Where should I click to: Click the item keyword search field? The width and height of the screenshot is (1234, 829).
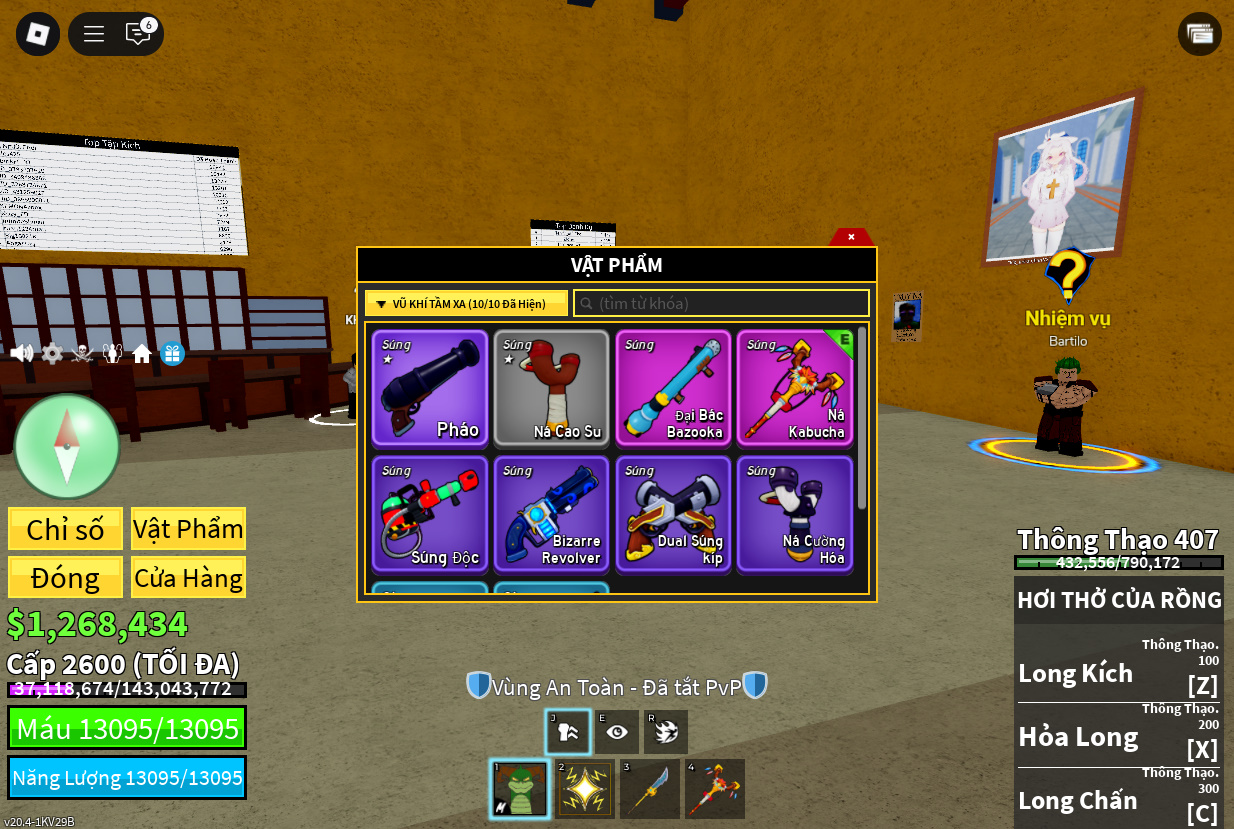[x=722, y=303]
